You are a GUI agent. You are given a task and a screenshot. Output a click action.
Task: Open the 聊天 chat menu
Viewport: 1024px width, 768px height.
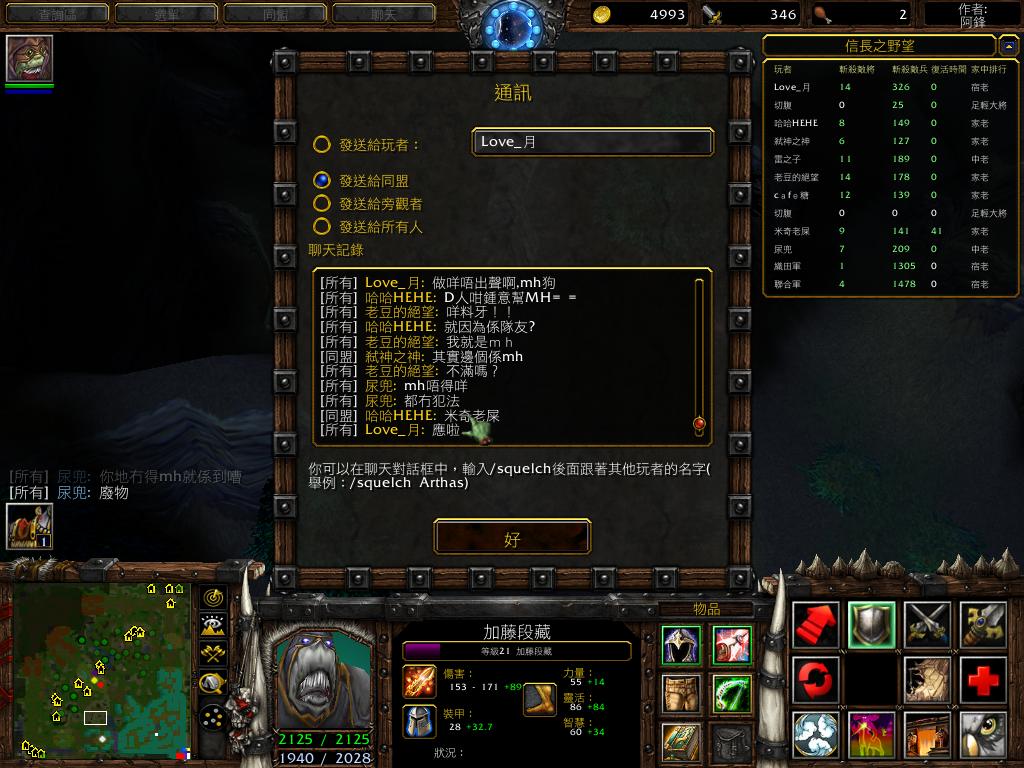click(x=383, y=14)
